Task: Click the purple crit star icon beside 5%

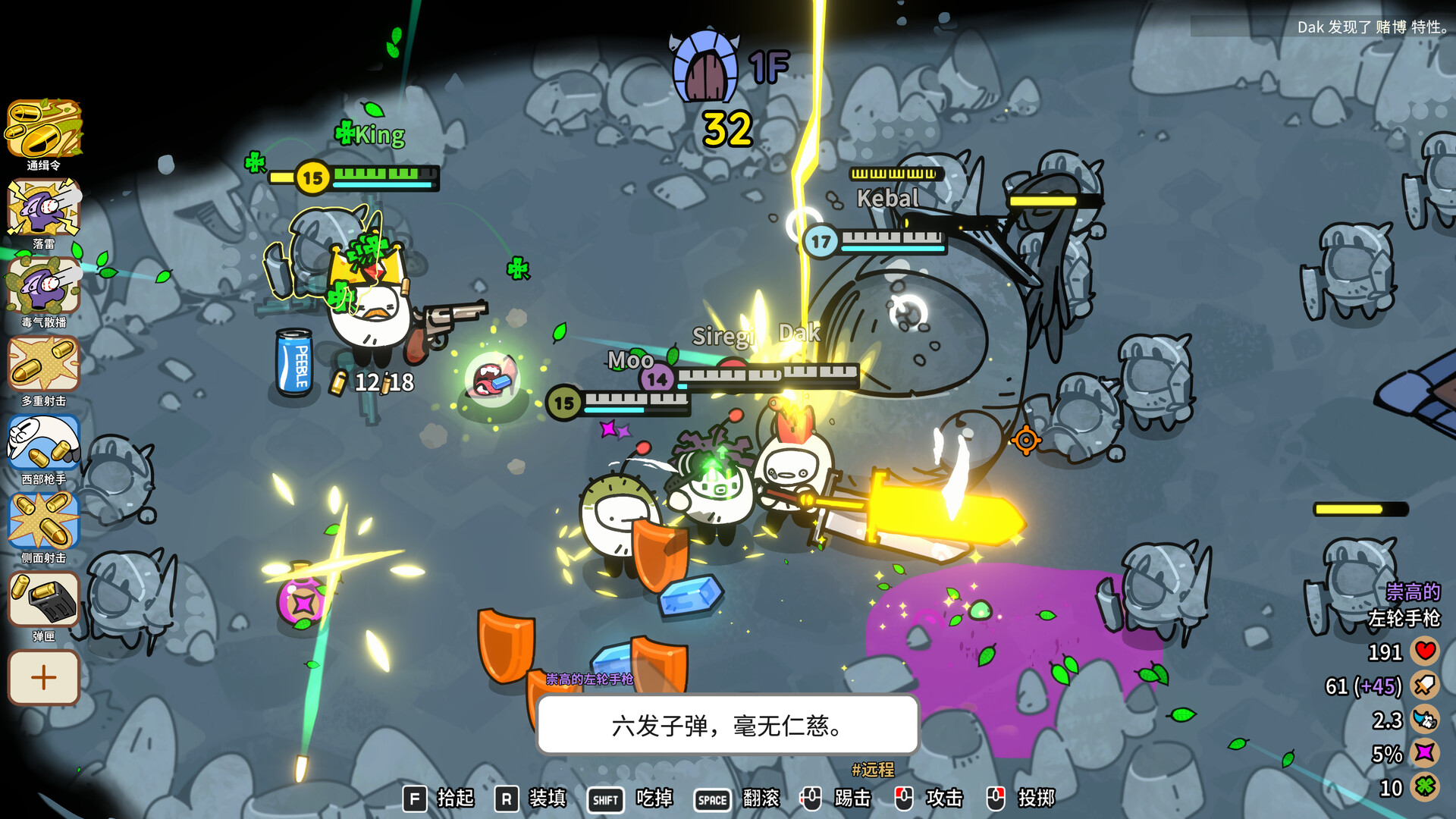Action: click(1424, 752)
